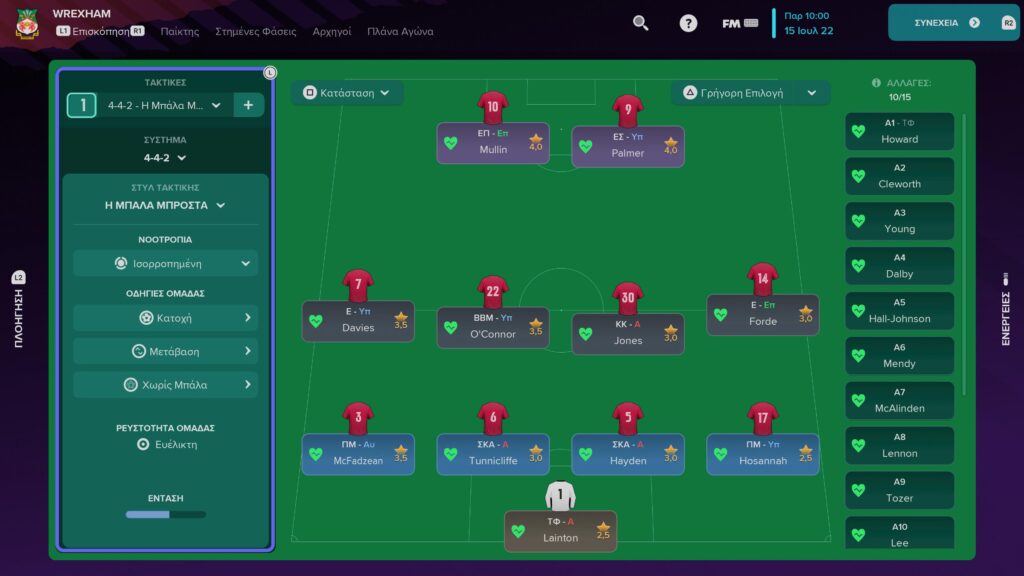Image resolution: width=1024 pixels, height=576 pixels.
Task: Open the Κατοχή team instructions
Action: click(165, 318)
